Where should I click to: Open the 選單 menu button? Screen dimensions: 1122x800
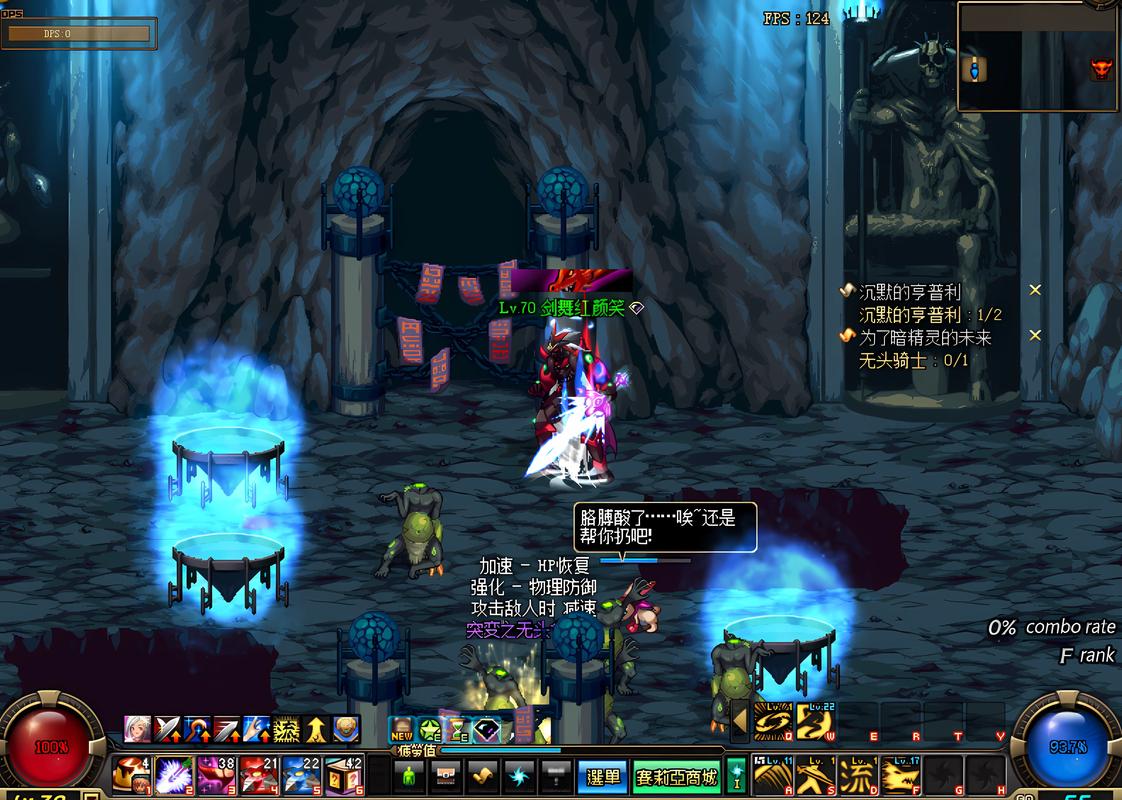pyautogui.click(x=602, y=777)
